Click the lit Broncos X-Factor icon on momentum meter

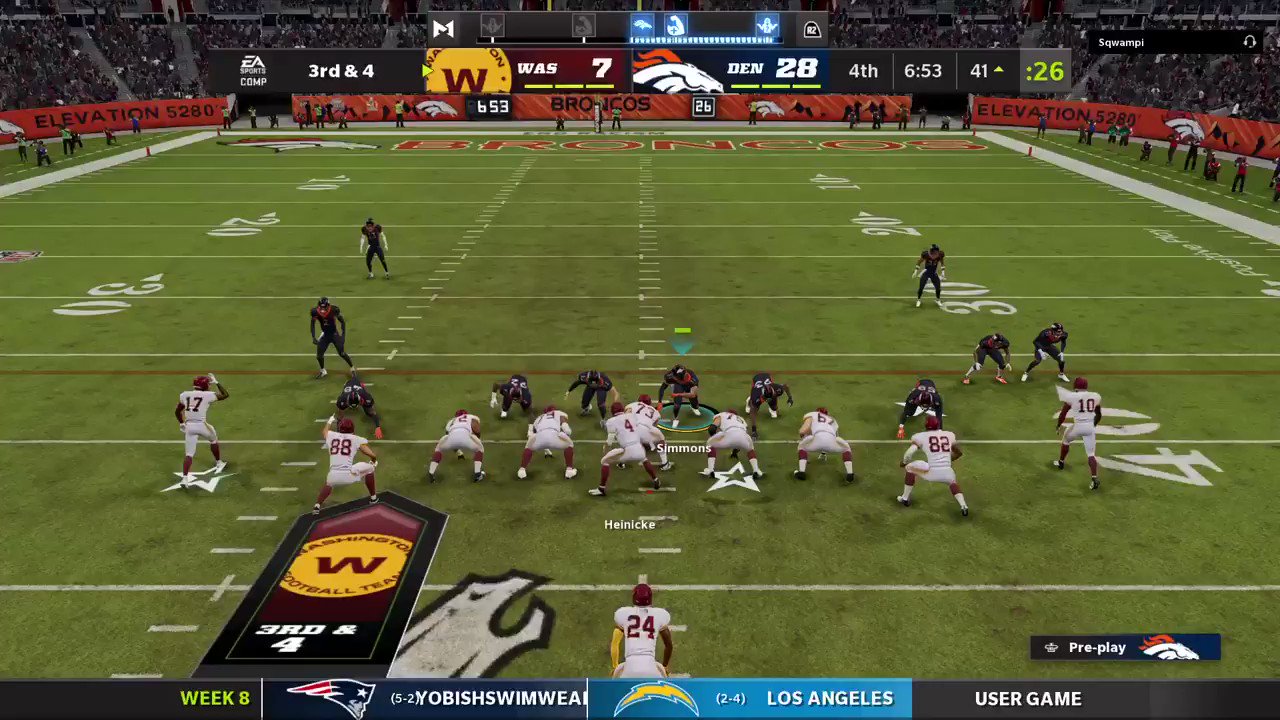644,27
